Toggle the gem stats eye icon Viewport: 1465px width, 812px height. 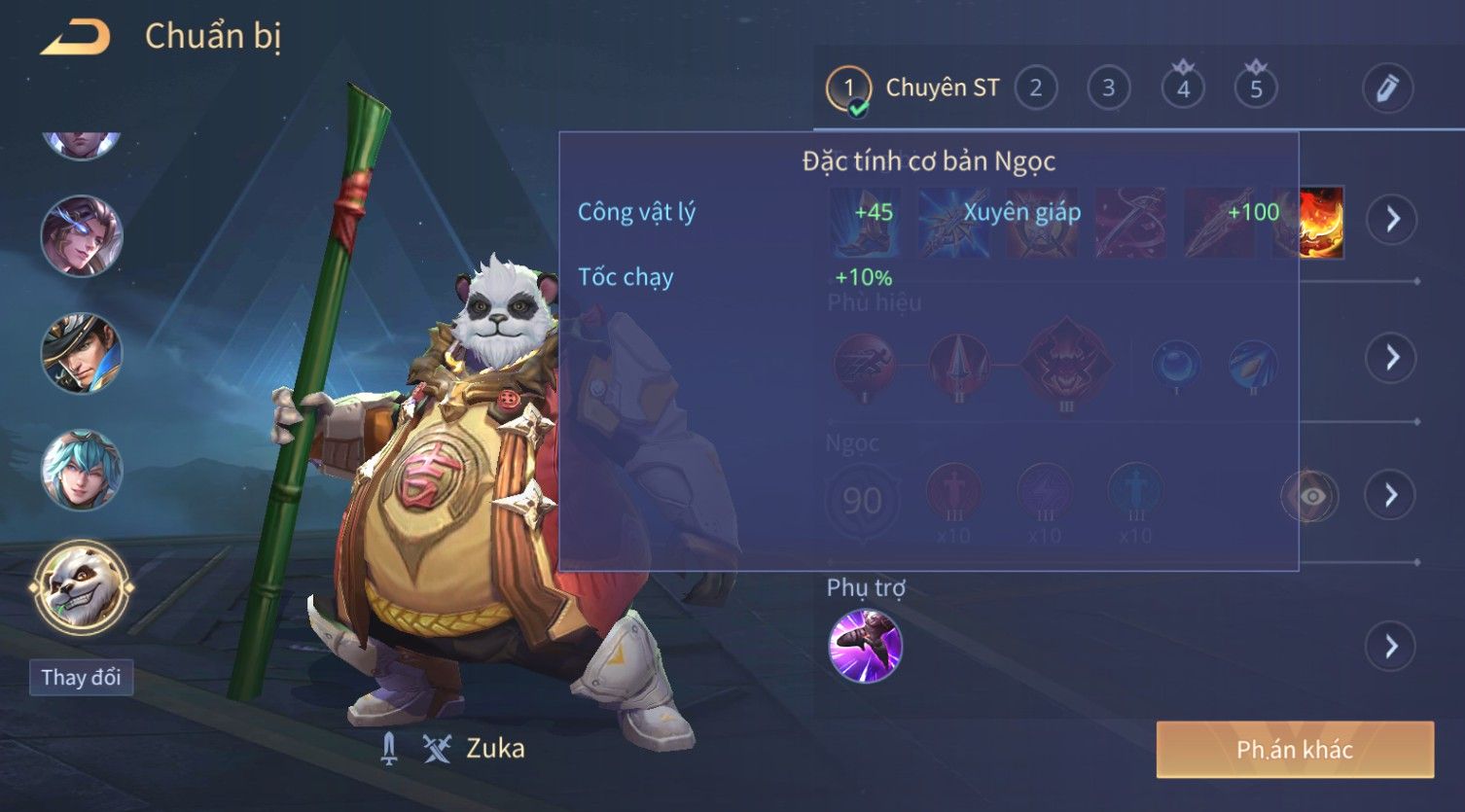click(1310, 496)
